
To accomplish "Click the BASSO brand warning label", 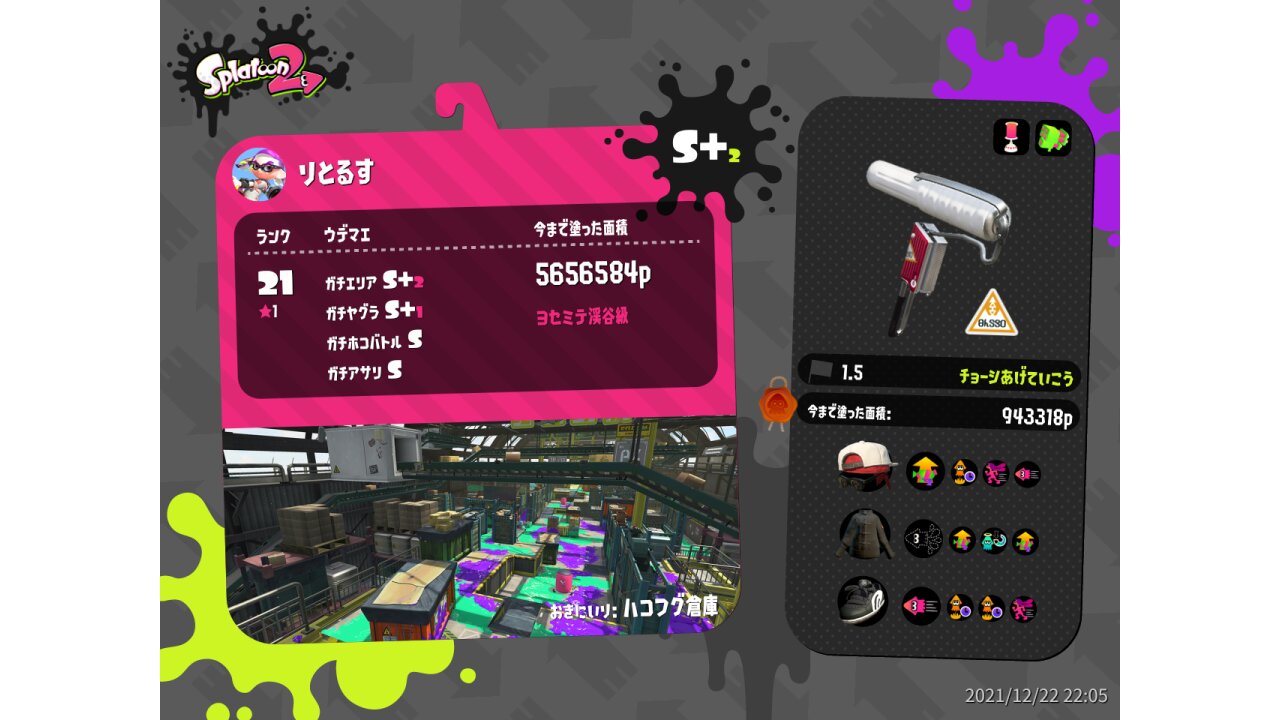I will pos(991,314).
